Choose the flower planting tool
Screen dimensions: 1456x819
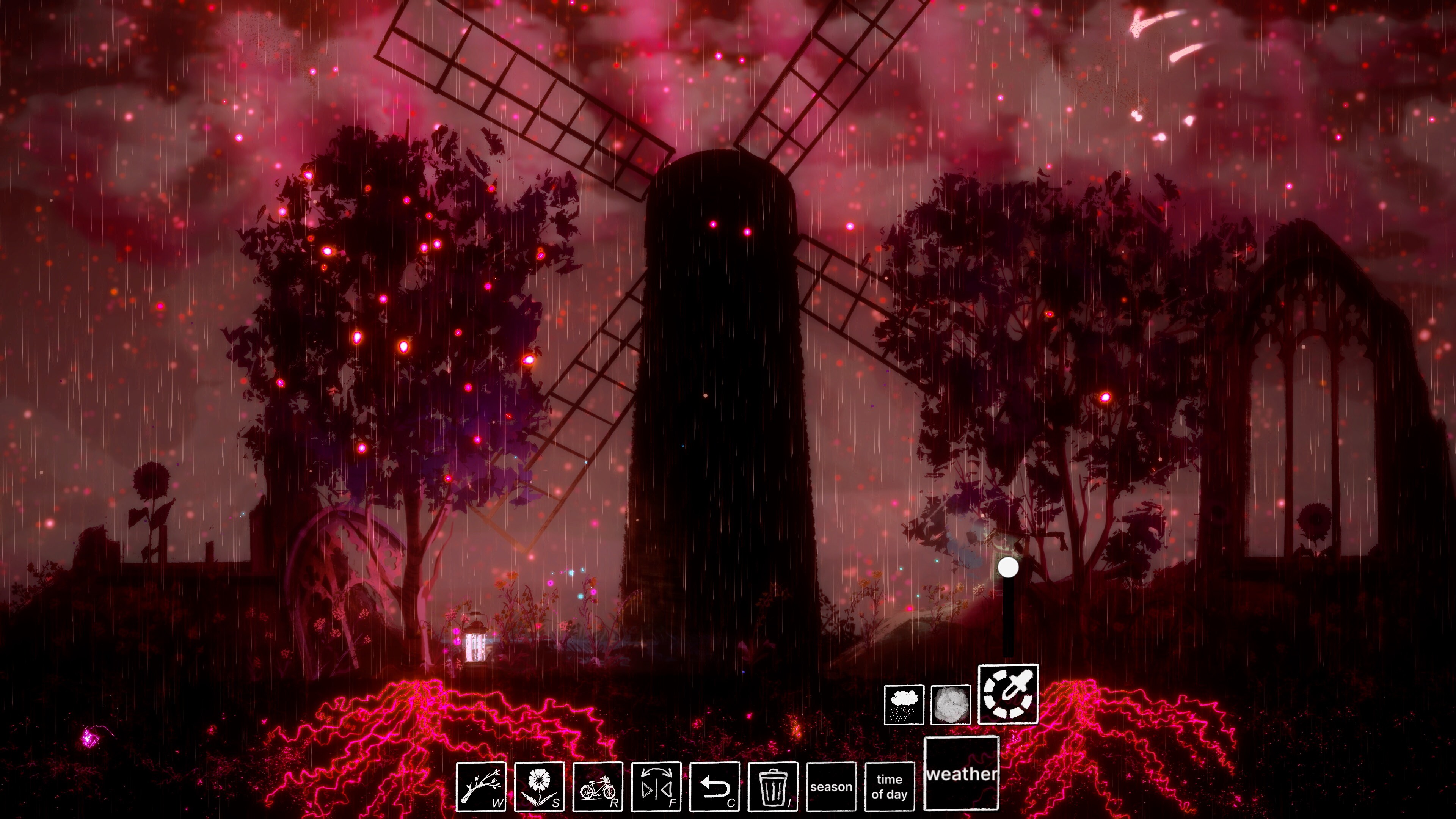[x=539, y=786]
